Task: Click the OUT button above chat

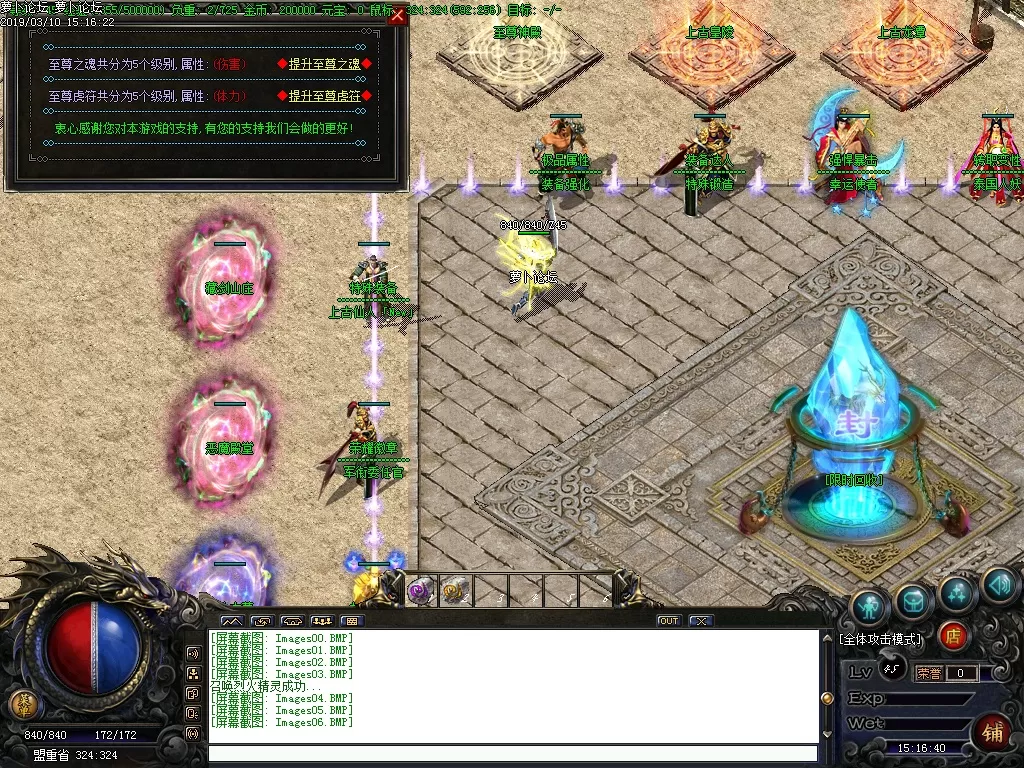Action: [x=668, y=621]
